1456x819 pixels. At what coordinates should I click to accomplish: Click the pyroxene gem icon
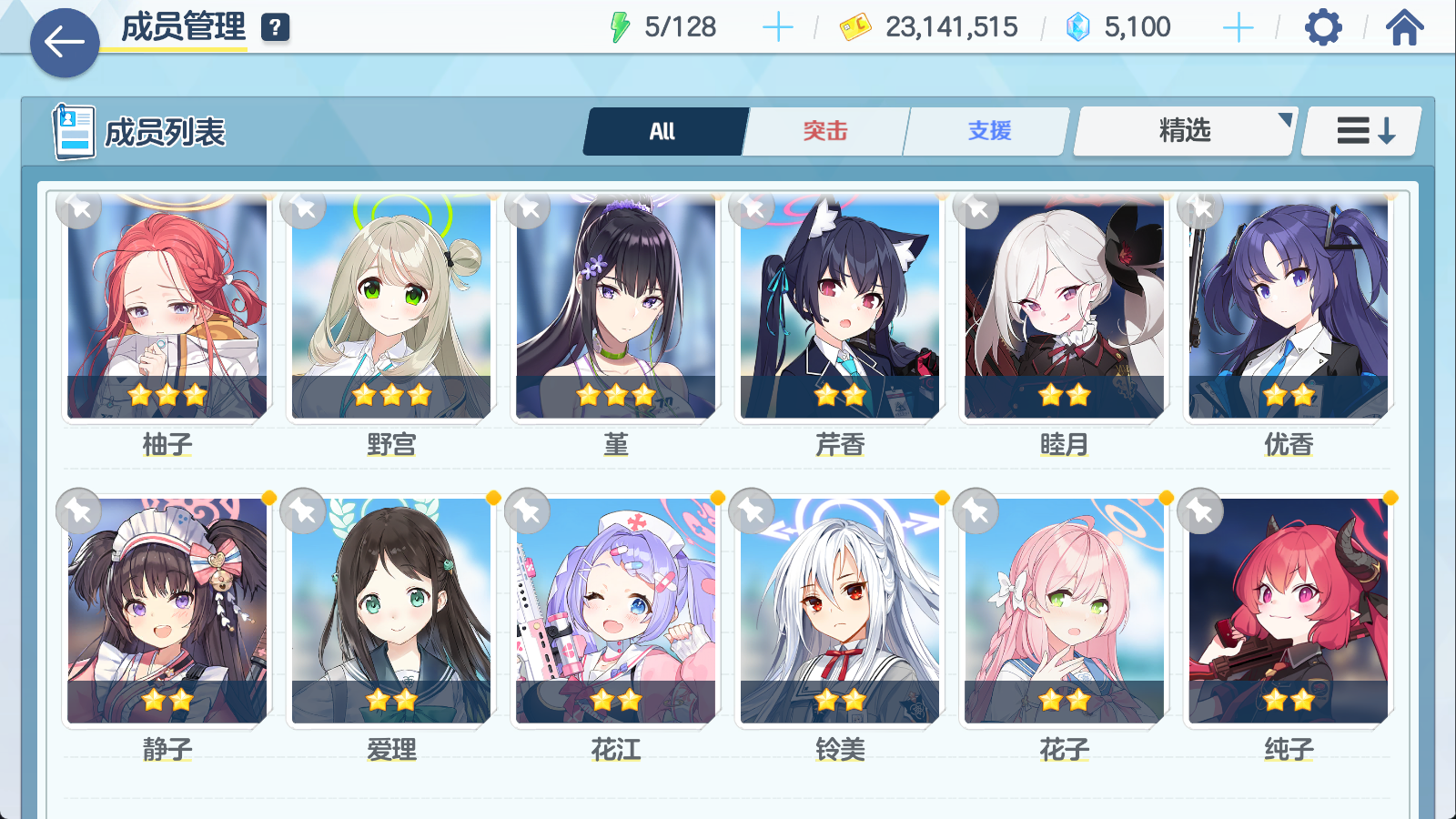[x=1077, y=27]
